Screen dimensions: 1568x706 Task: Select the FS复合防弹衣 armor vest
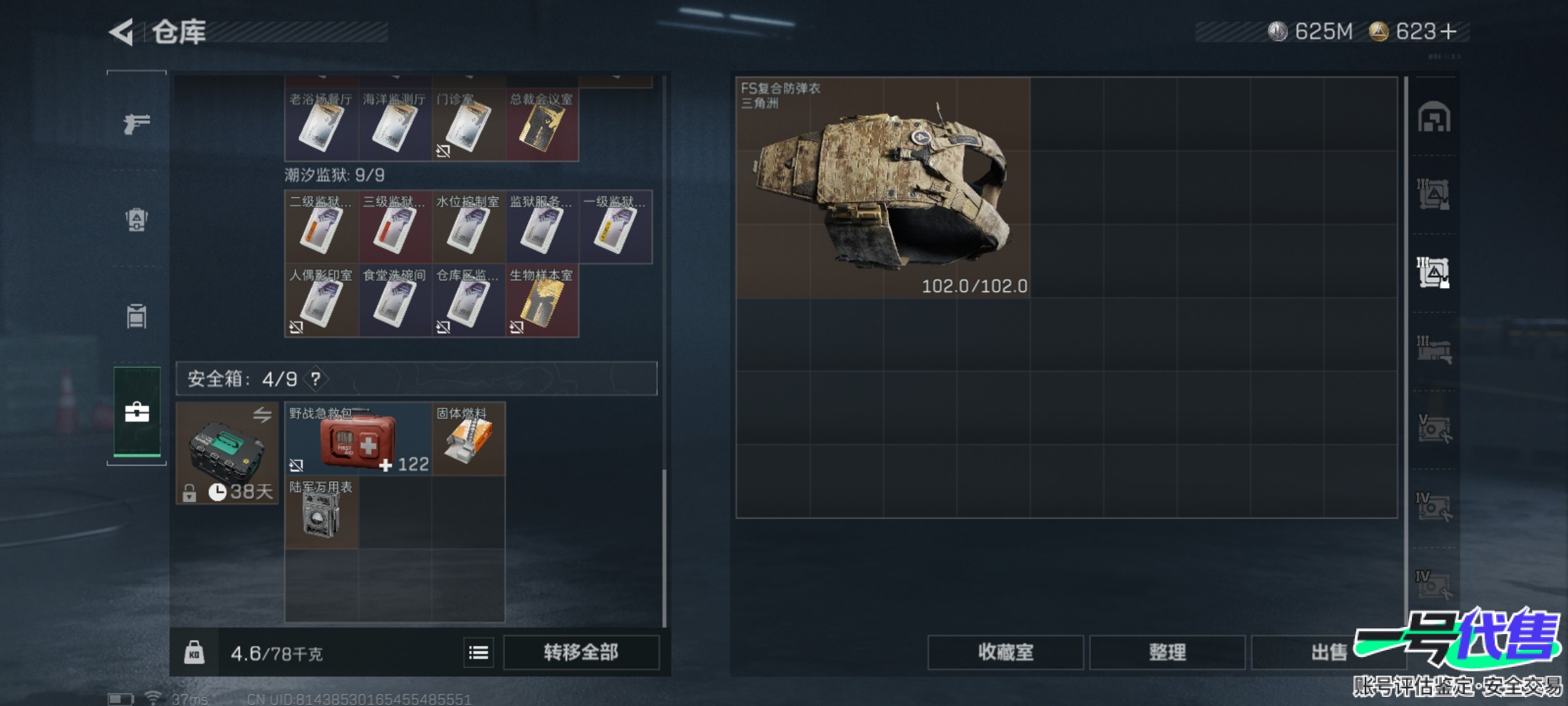(x=883, y=188)
